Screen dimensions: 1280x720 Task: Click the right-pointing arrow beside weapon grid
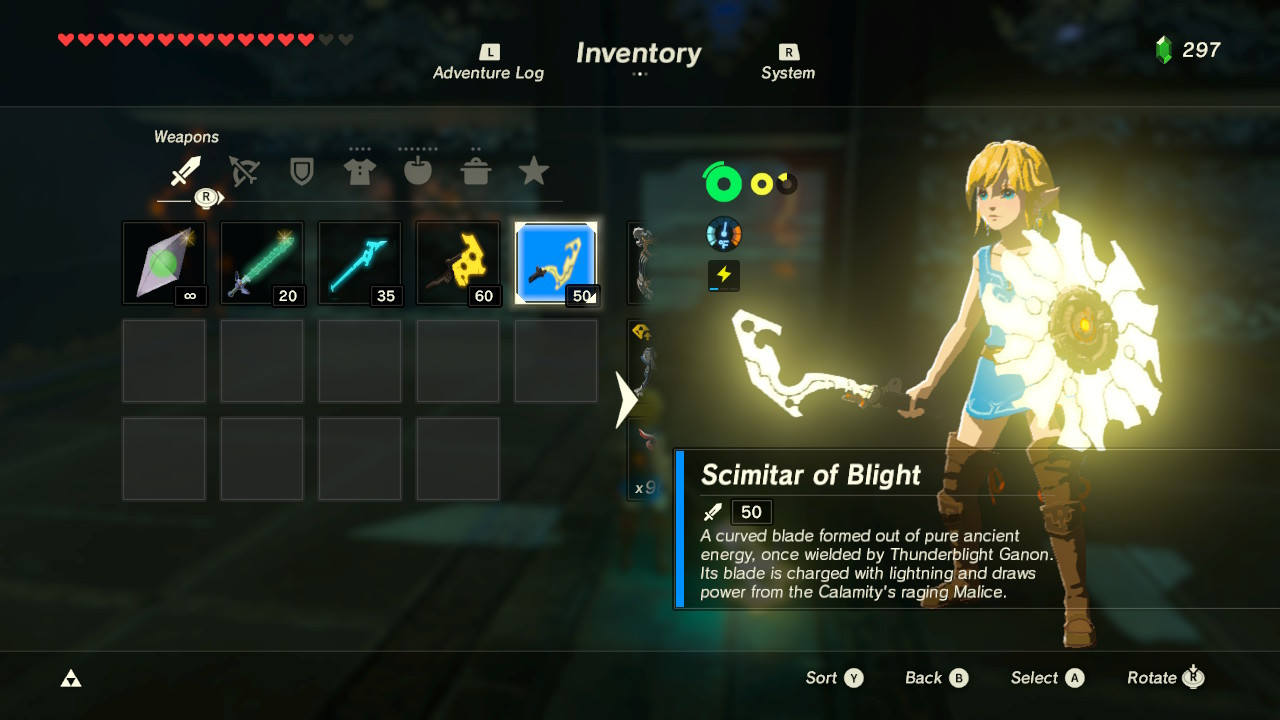coord(625,398)
